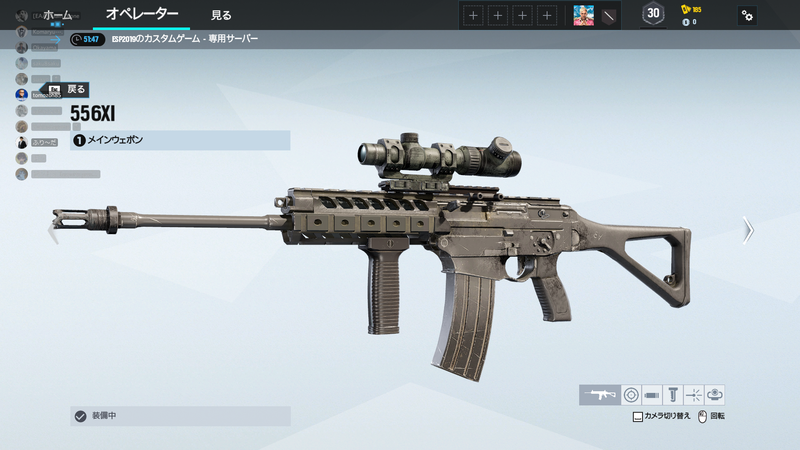This screenshot has width=800, height=450.
Task: Switch to the ホーム (Home) tab
Action: 57,15
